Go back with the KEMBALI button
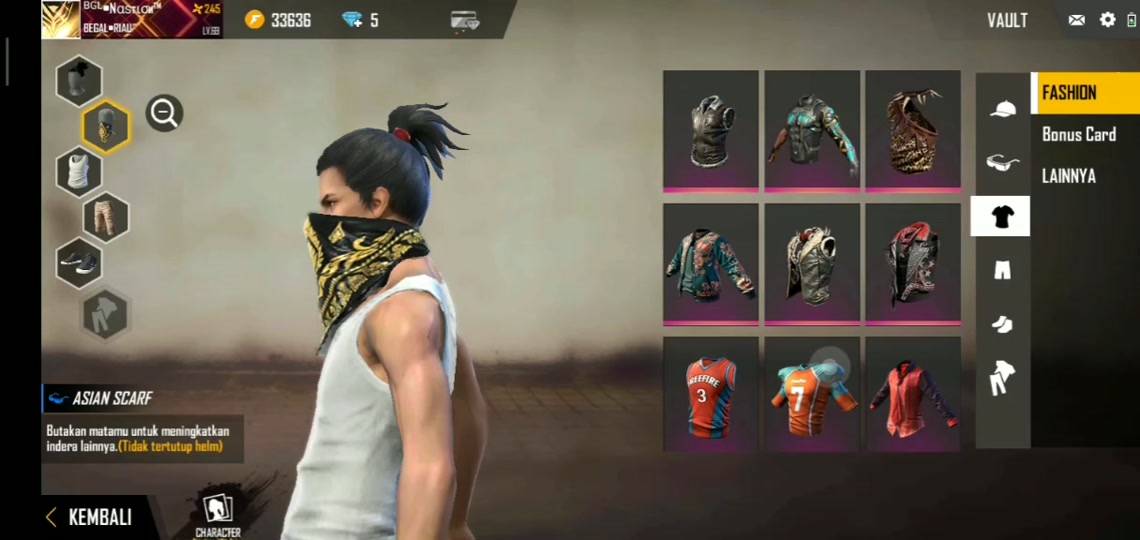Image resolution: width=1140 pixels, height=540 pixels. (90, 517)
